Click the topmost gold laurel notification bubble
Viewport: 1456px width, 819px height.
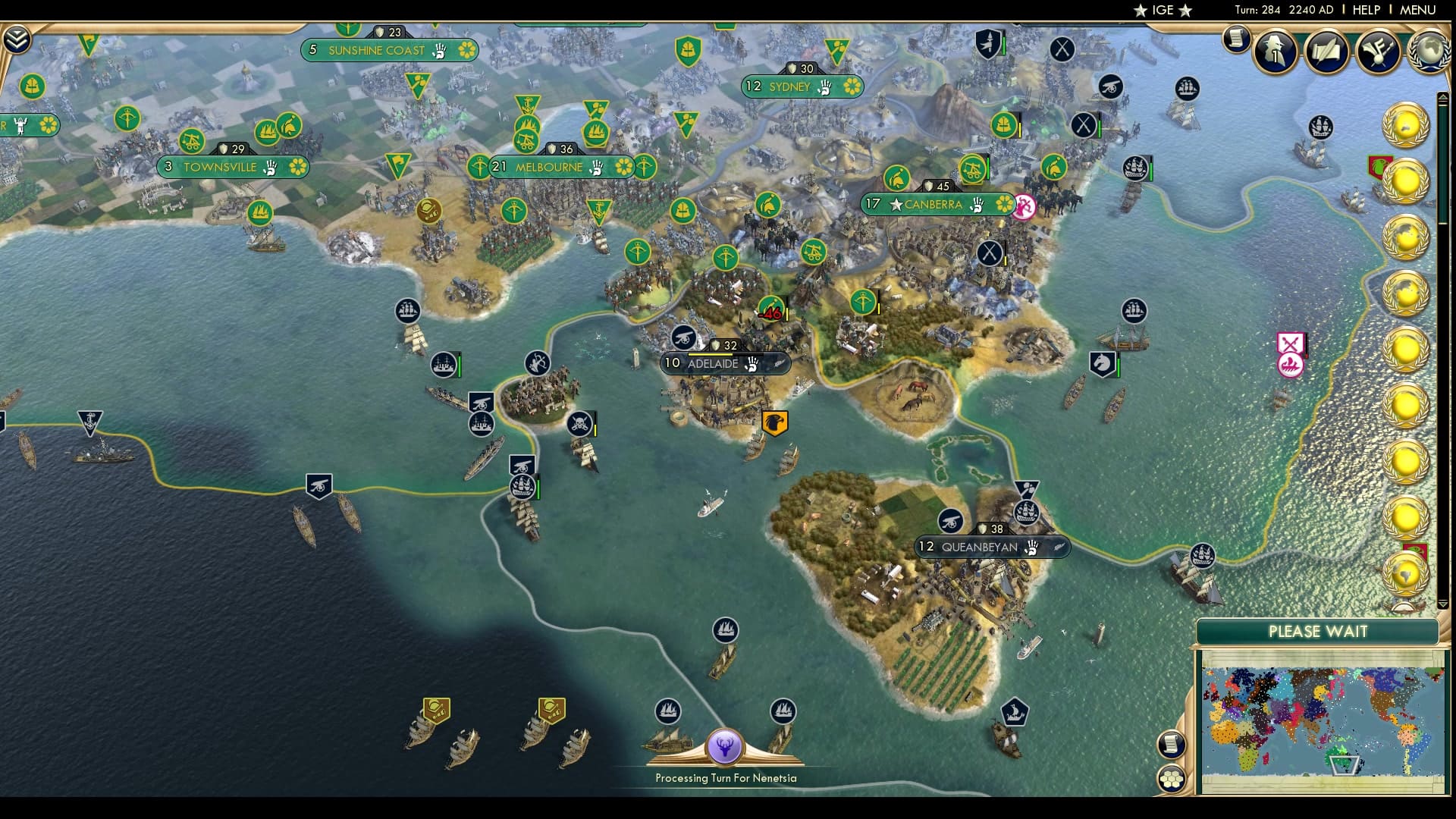pyautogui.click(x=1404, y=125)
